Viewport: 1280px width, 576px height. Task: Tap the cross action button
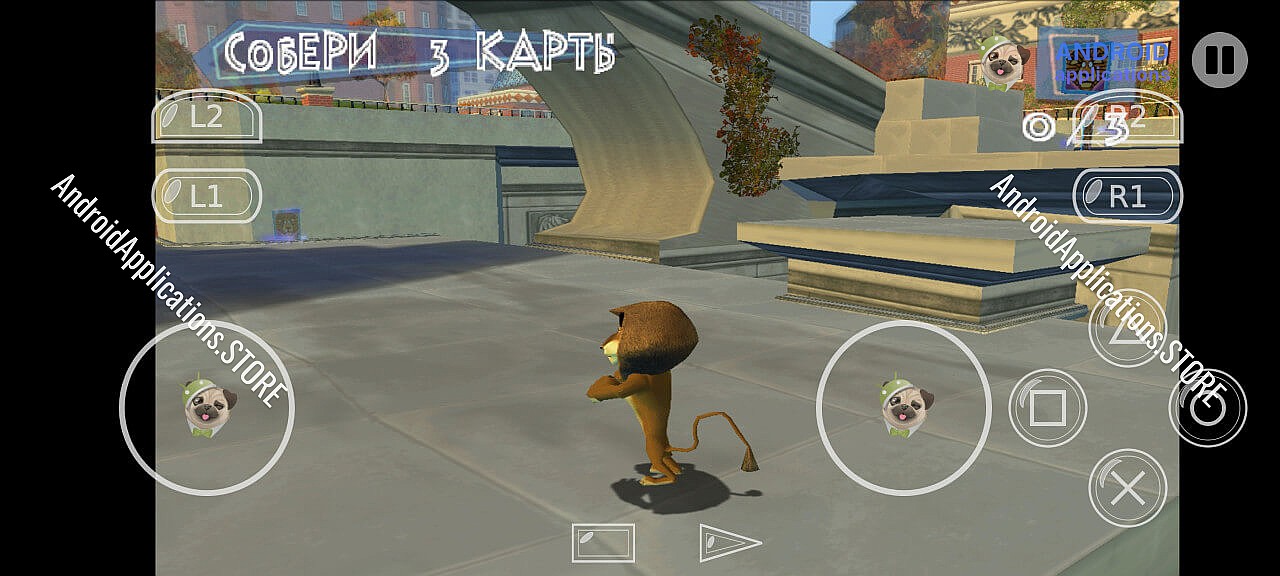pyautogui.click(x=1128, y=488)
